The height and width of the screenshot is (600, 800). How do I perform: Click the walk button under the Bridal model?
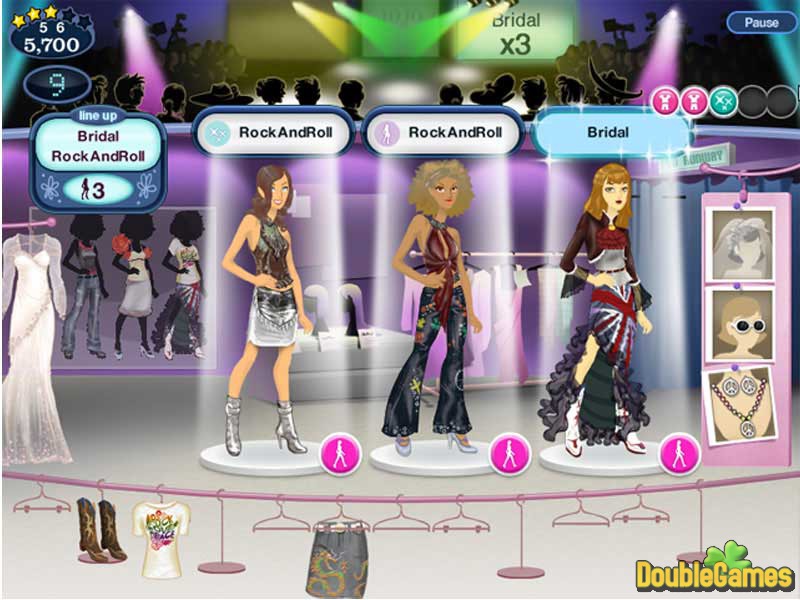point(678,454)
